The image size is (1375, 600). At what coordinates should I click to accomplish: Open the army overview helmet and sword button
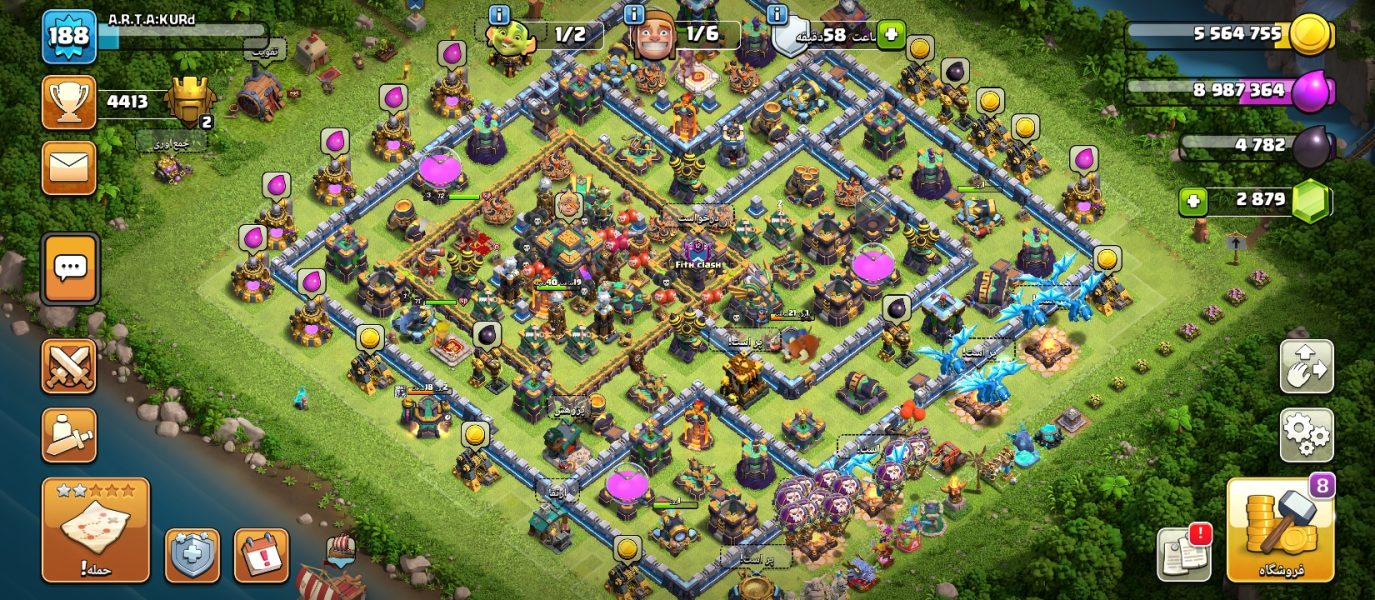click(69, 435)
